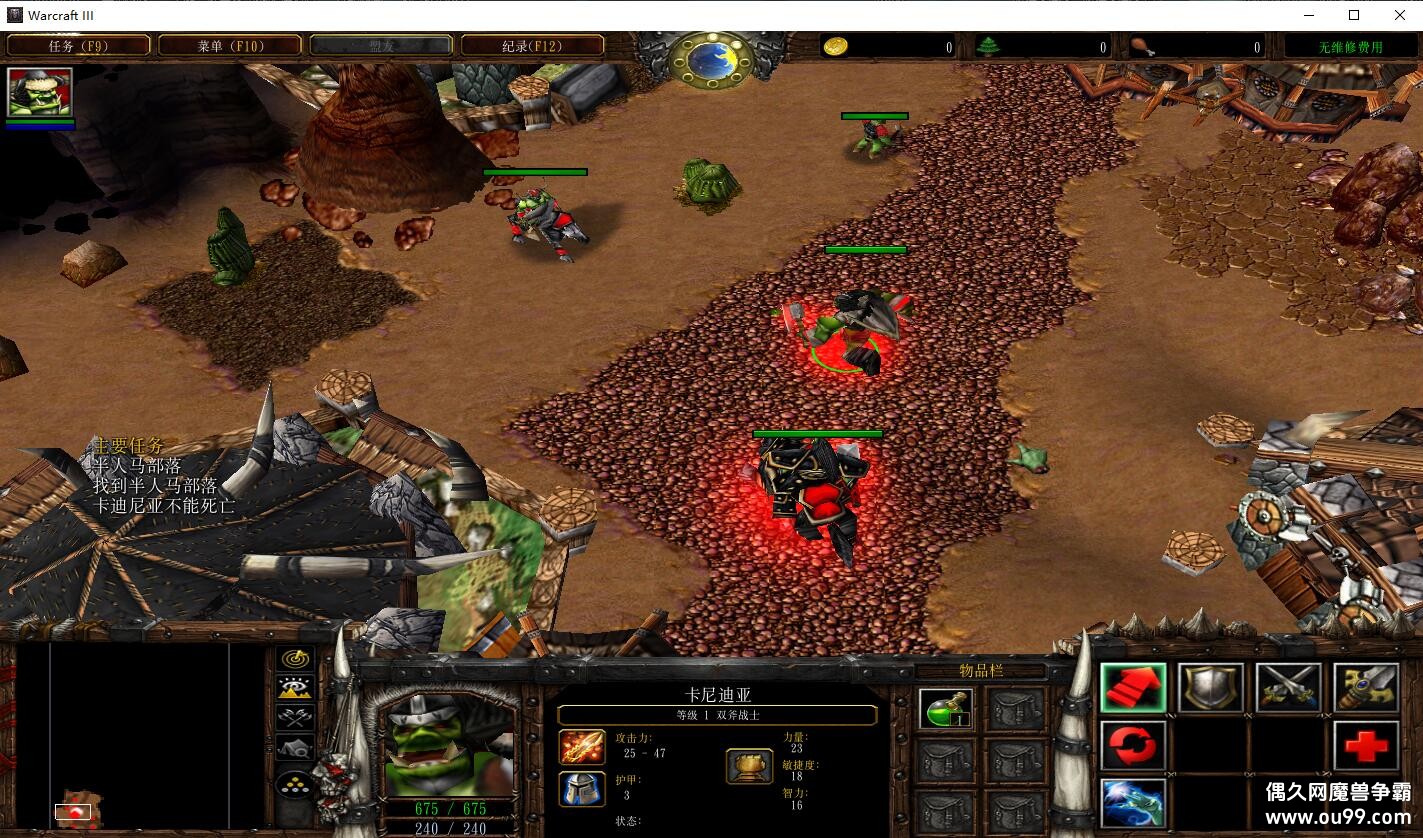The image size is (1423, 838).
Task: Select the green potion inventory slot
Action: pyautogui.click(x=945, y=709)
